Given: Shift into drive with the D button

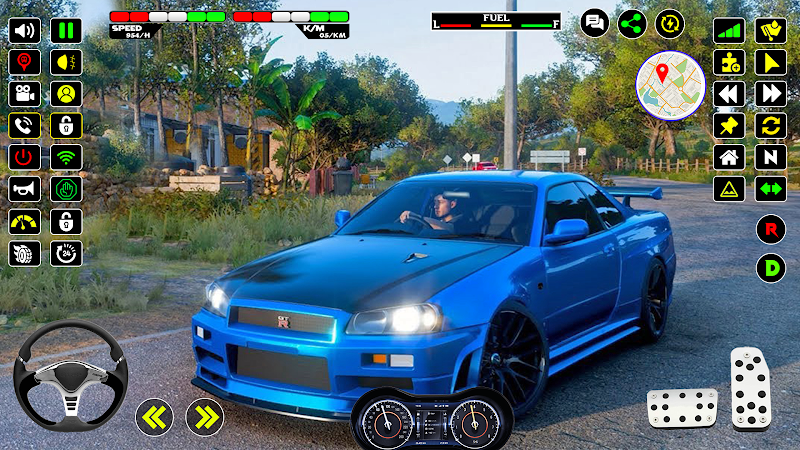Looking at the screenshot, I should [770, 268].
